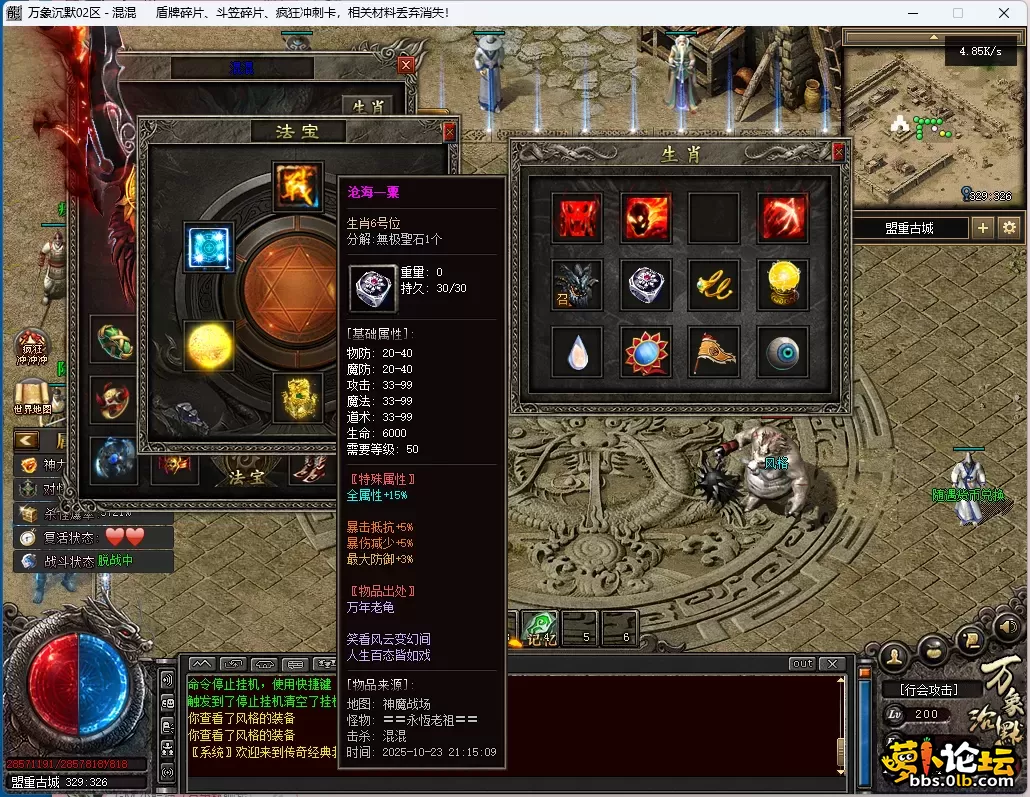The height and width of the screenshot is (797, 1030).
Task: Select the golden seal treasure slot
Action: (298, 397)
